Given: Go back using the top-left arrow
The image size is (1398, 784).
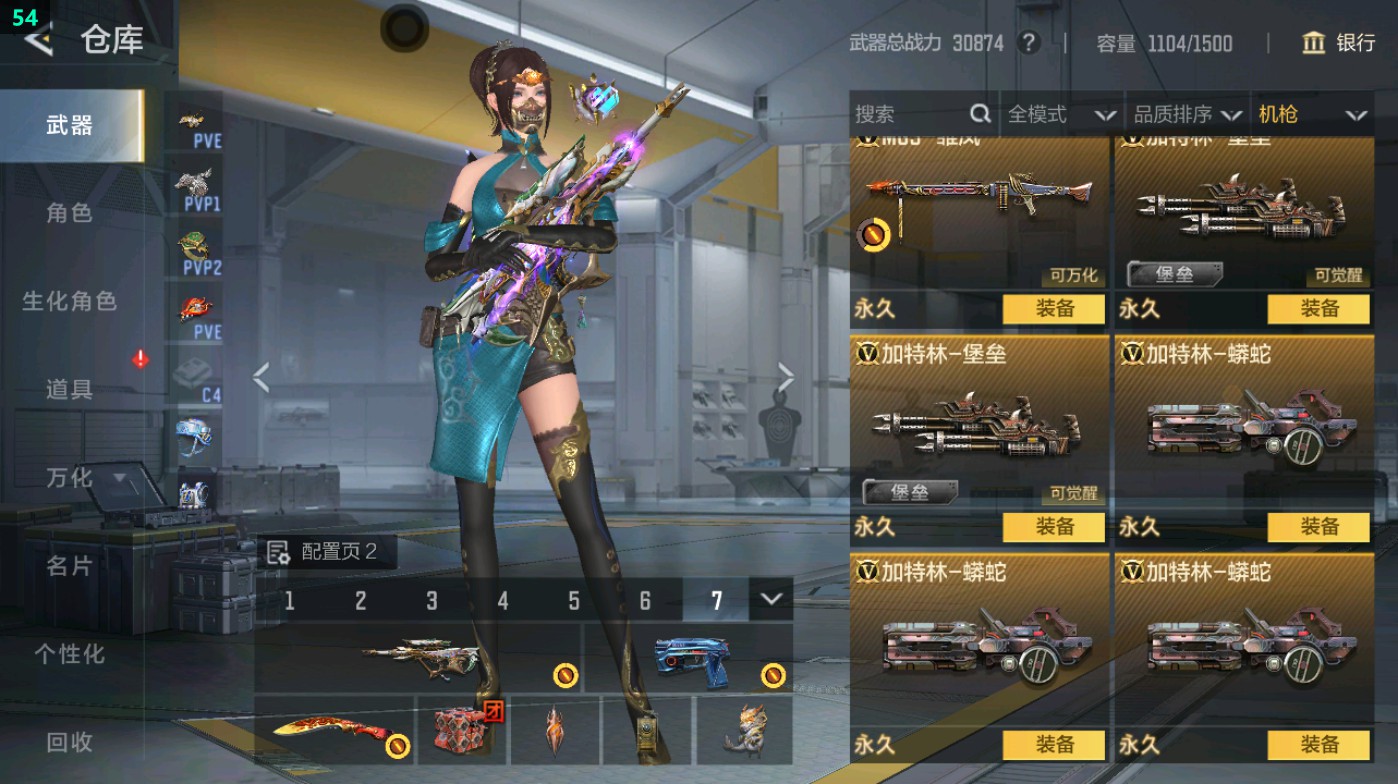Looking at the screenshot, I should coord(38,40).
